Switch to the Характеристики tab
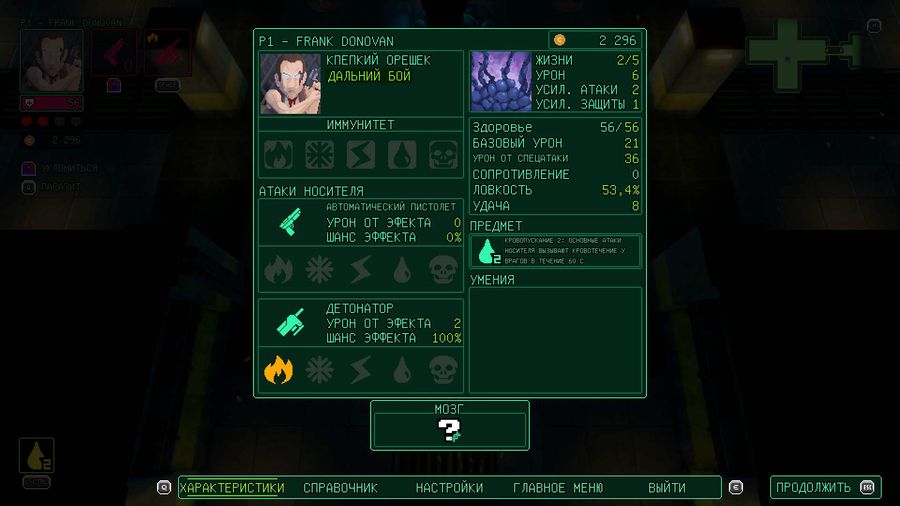900x506 pixels. (x=232, y=488)
